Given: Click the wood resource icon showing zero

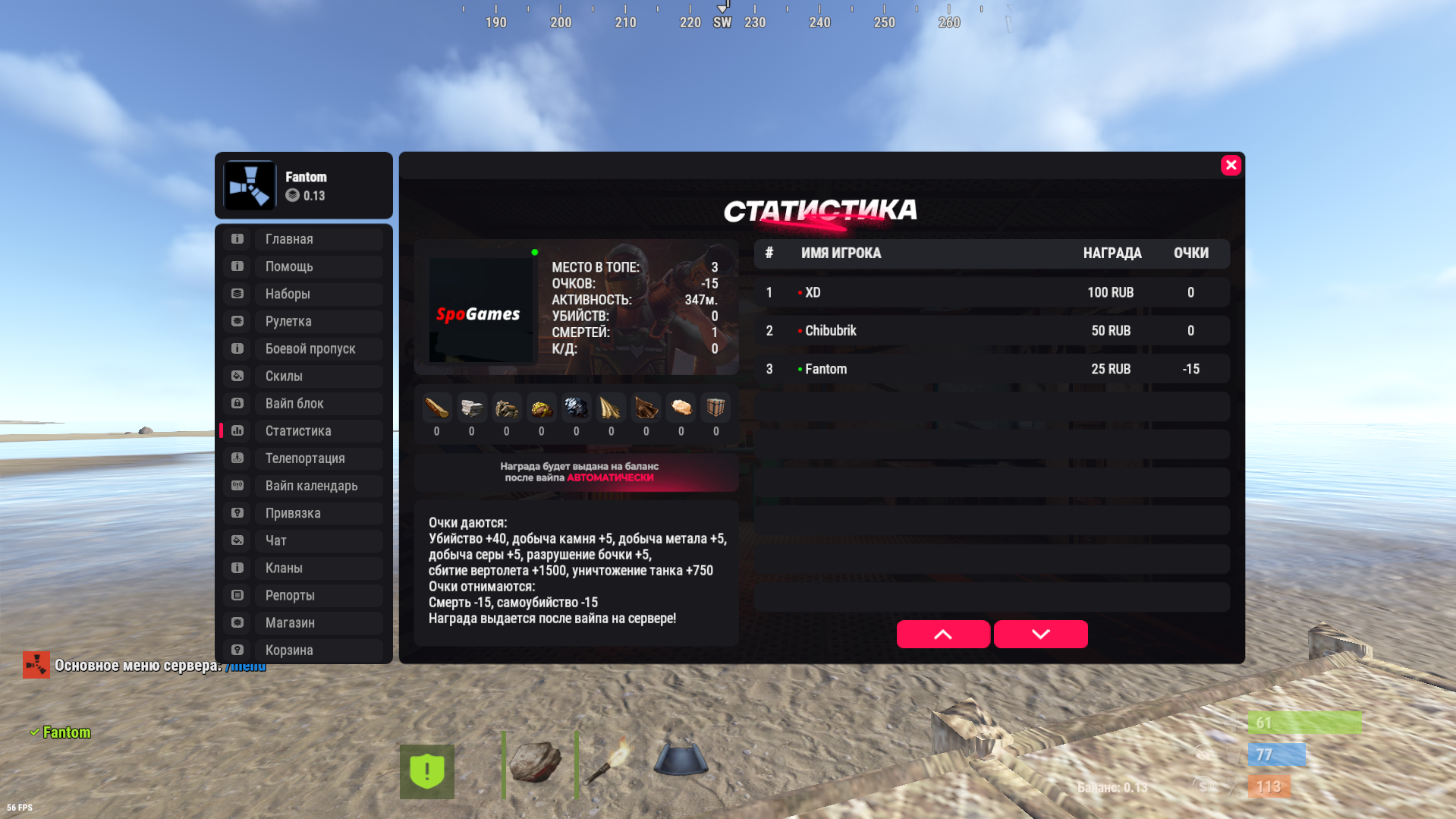Looking at the screenshot, I should 436,408.
